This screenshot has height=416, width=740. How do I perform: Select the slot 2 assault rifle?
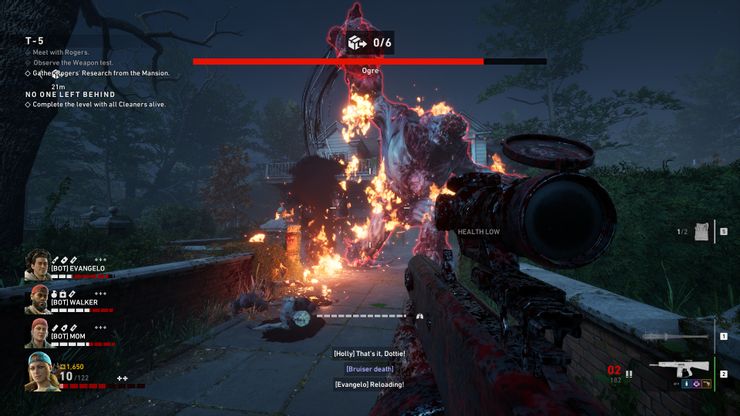679,370
